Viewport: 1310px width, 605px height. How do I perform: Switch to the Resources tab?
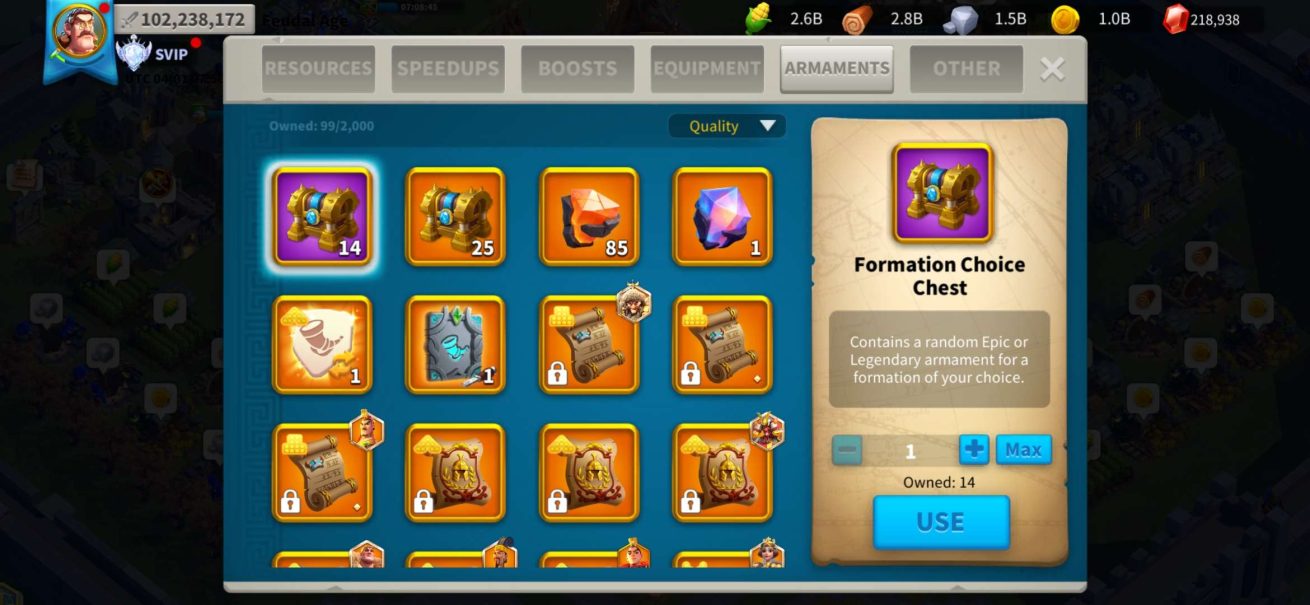pyautogui.click(x=318, y=69)
